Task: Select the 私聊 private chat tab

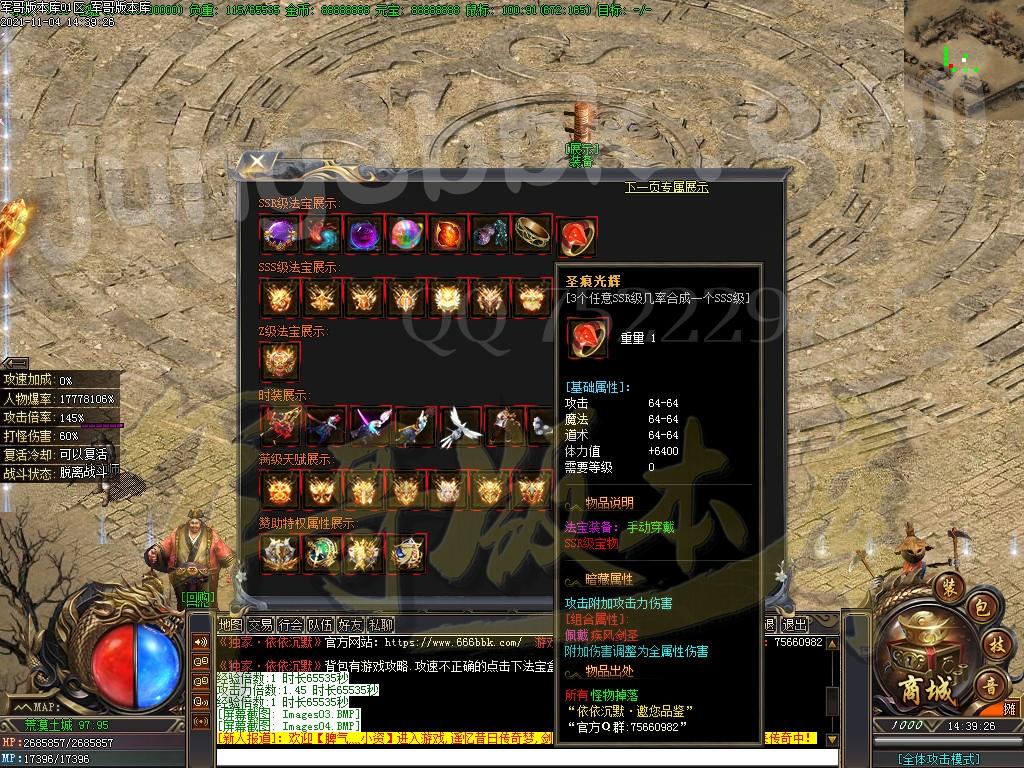Action: [380, 624]
